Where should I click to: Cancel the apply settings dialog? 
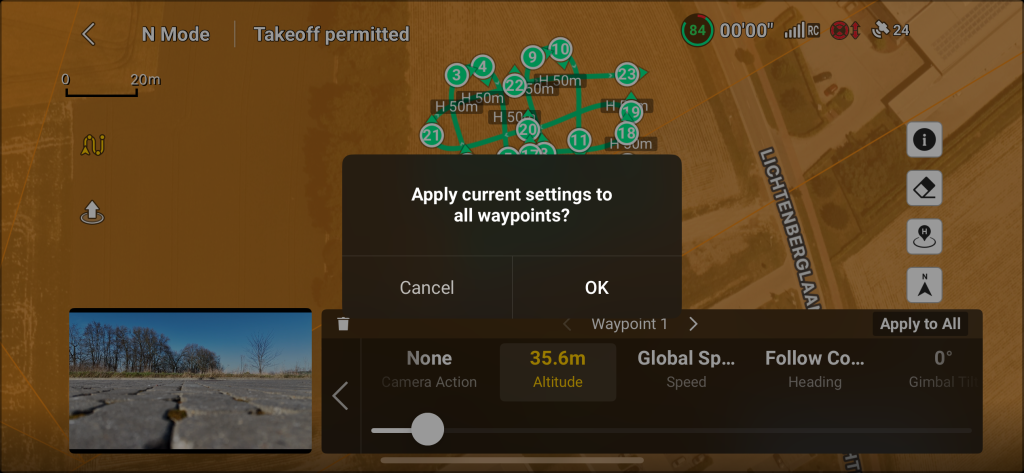pos(427,287)
